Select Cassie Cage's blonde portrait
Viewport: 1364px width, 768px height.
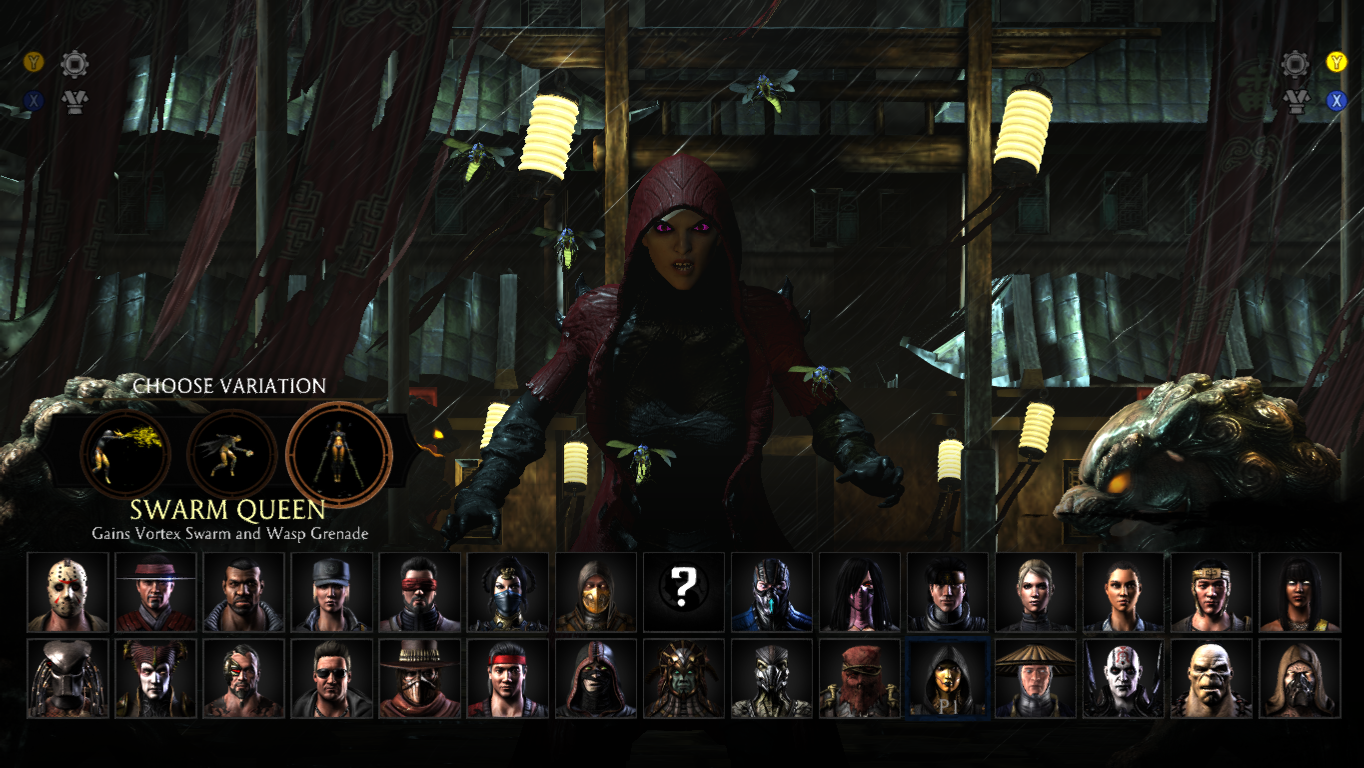click(1036, 592)
